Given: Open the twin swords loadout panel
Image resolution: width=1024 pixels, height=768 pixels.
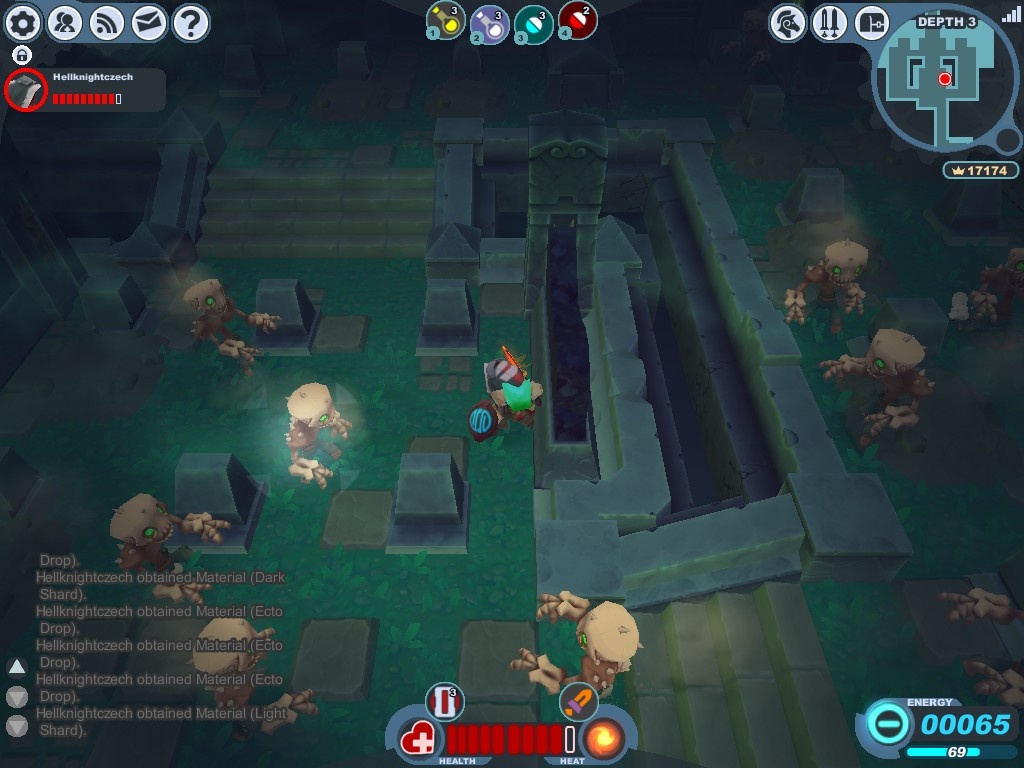Looking at the screenshot, I should pos(830,22).
